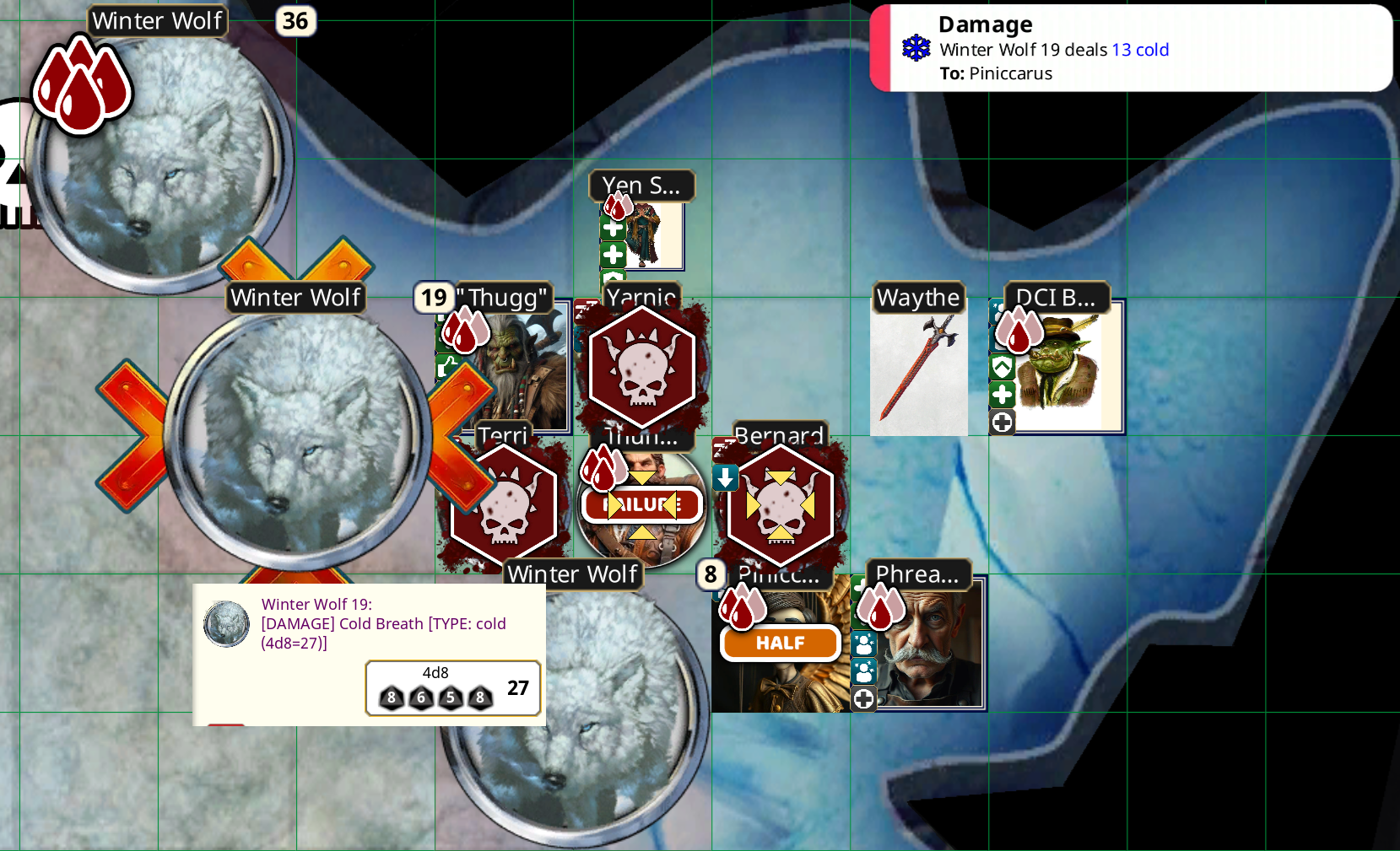Viewport: 1400px width, 851px height.
Task: Click the snowflake icon in the Damage popup
Action: click(x=916, y=50)
